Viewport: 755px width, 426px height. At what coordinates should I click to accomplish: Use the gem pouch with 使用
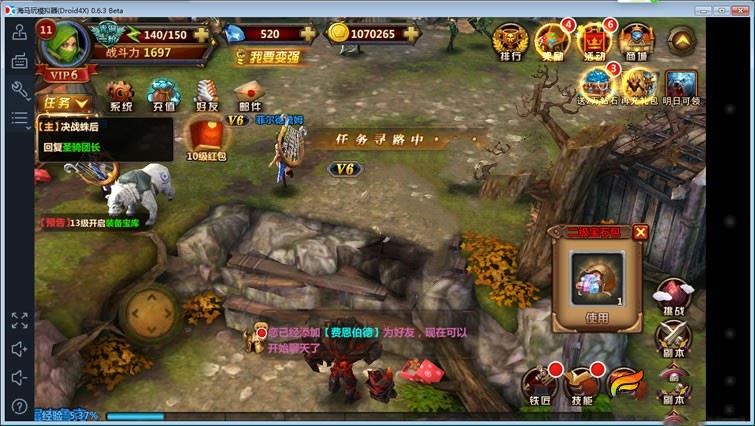pyautogui.click(x=596, y=318)
